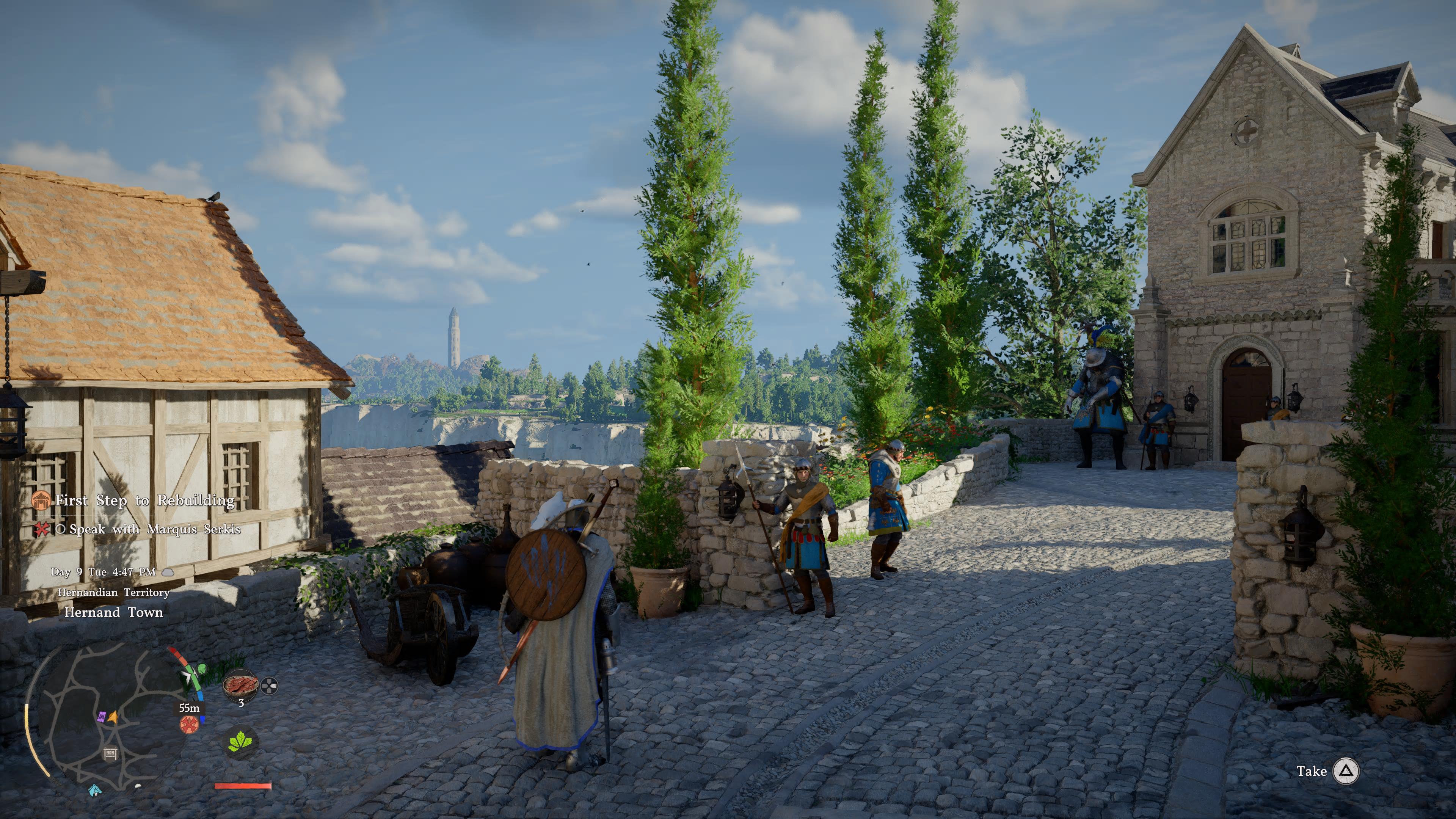This screenshot has width=1456, height=819.
Task: Click the blue horse icon by minimap
Action: coord(94,789)
